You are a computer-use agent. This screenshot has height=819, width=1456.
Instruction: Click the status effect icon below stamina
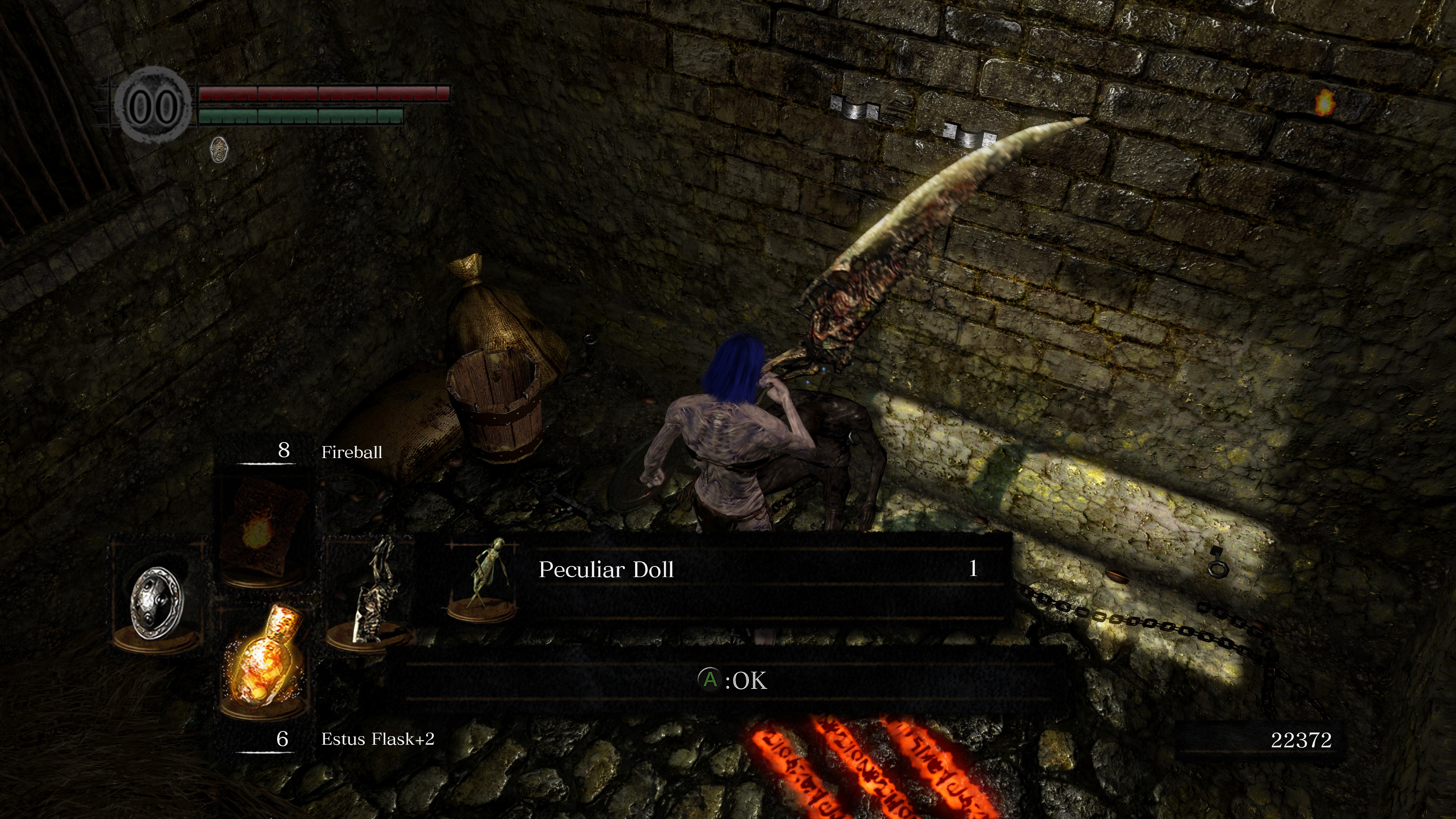click(x=219, y=149)
